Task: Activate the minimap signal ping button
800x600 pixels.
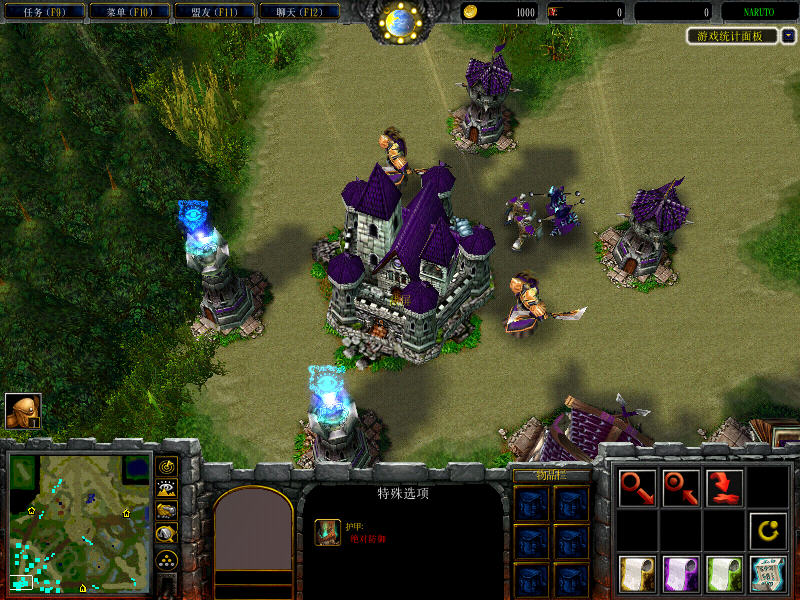Action: coord(167,466)
